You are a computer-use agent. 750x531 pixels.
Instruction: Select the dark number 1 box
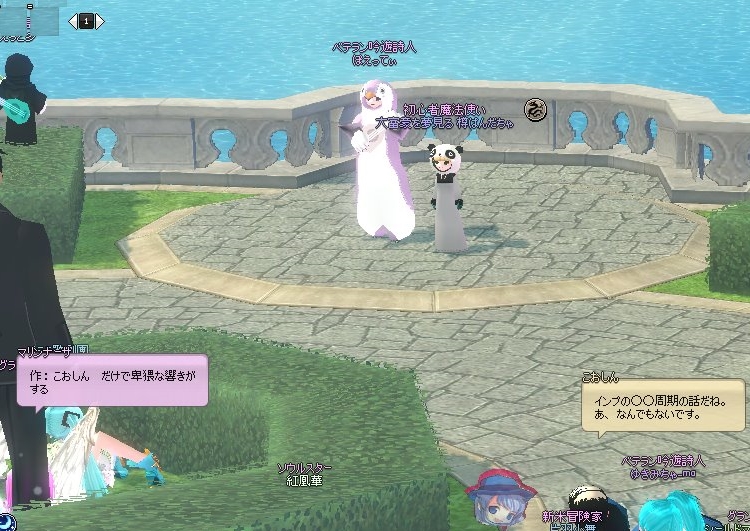tap(86, 20)
